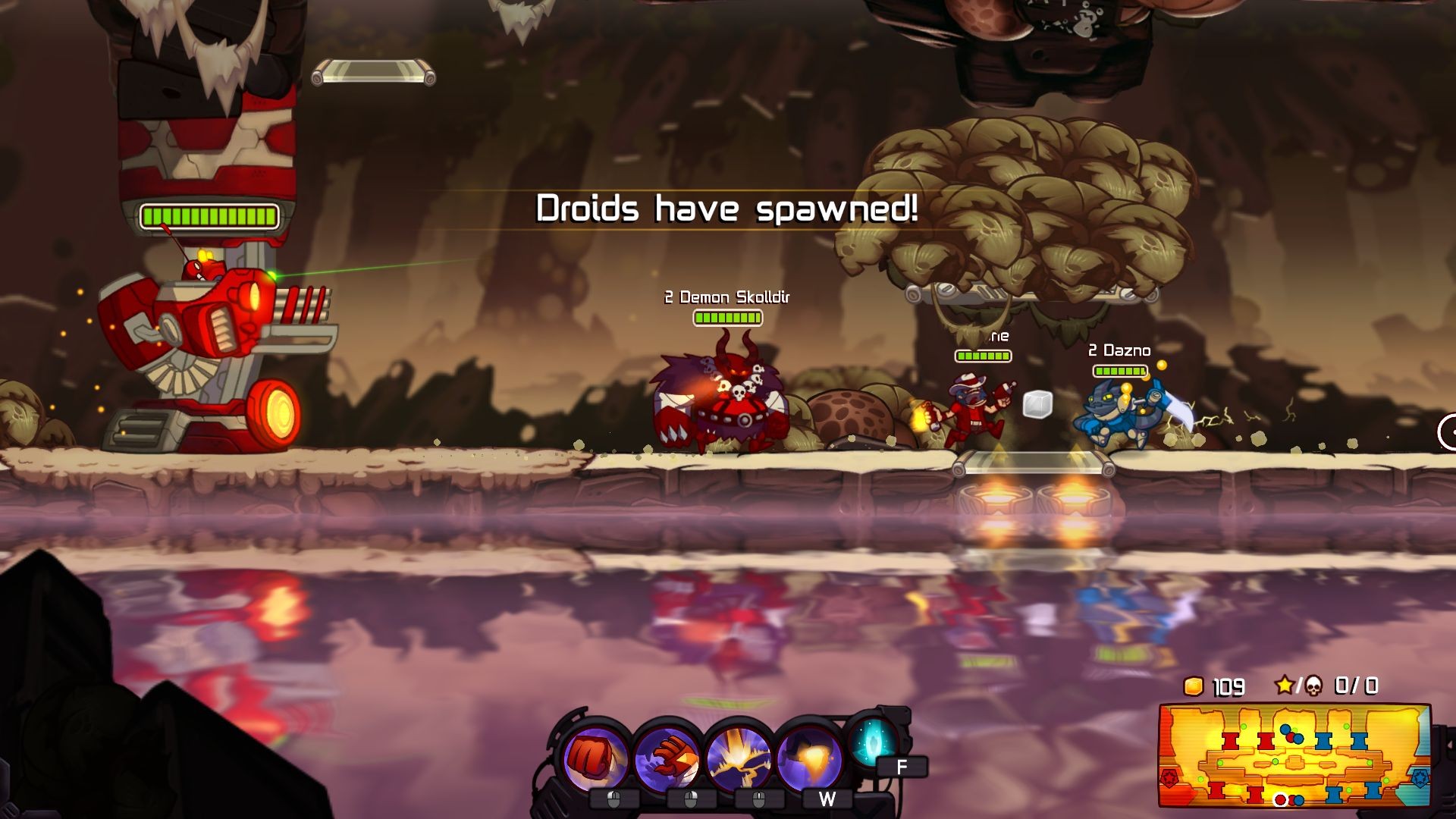Click the solar currency cube icon
1456x819 pixels.
(x=1194, y=686)
